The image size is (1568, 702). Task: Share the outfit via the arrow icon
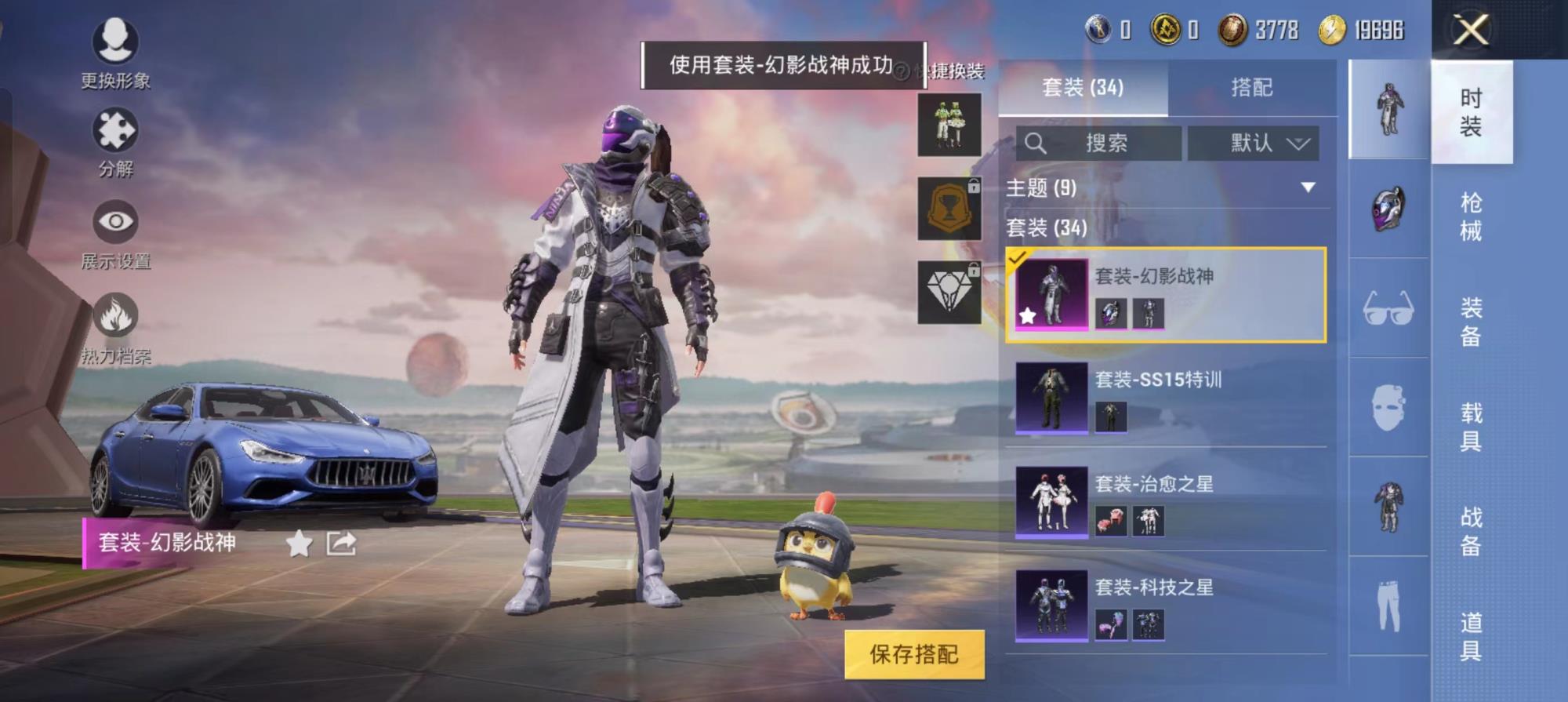[341, 543]
